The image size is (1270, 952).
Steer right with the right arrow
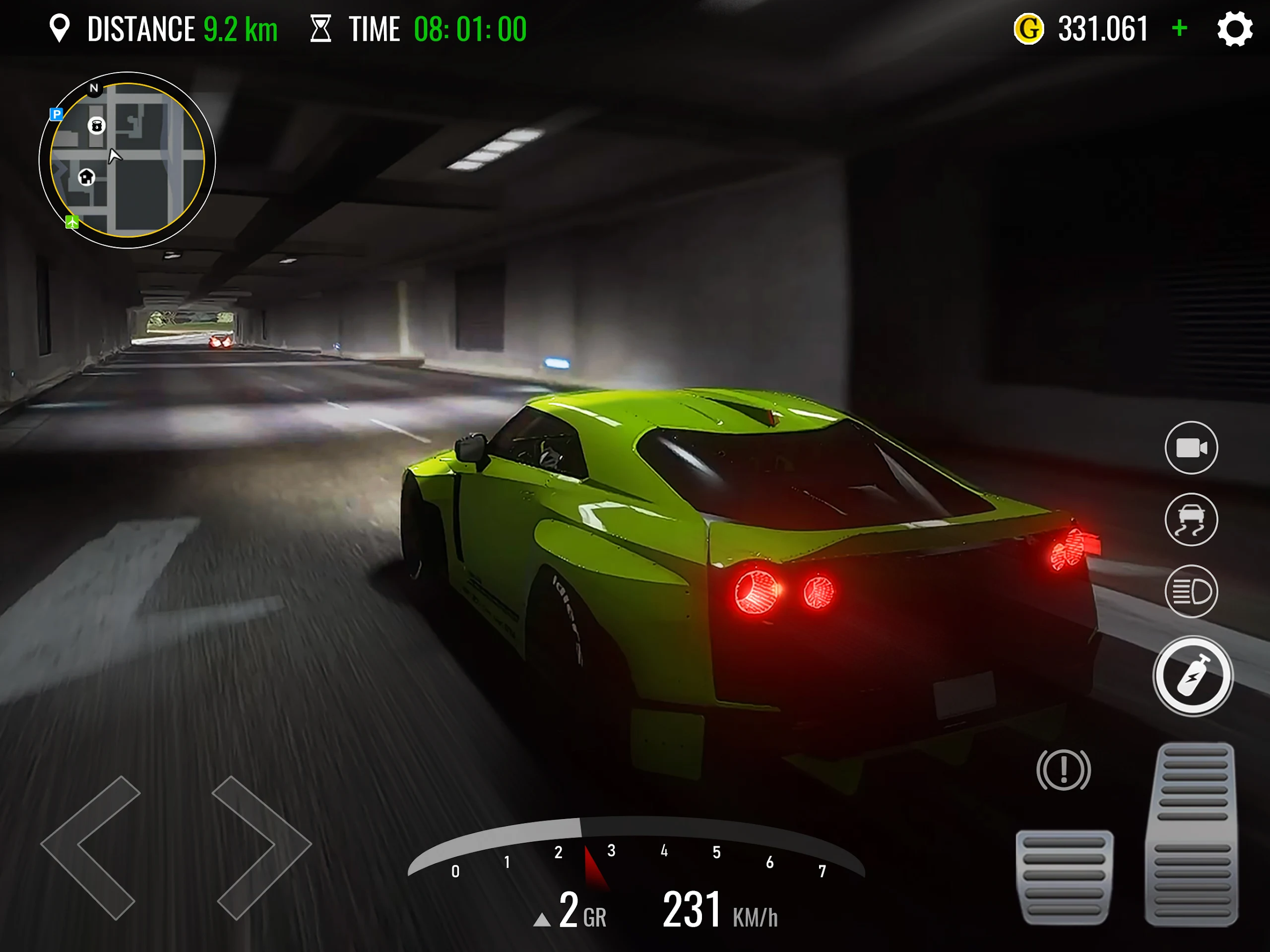point(261,847)
